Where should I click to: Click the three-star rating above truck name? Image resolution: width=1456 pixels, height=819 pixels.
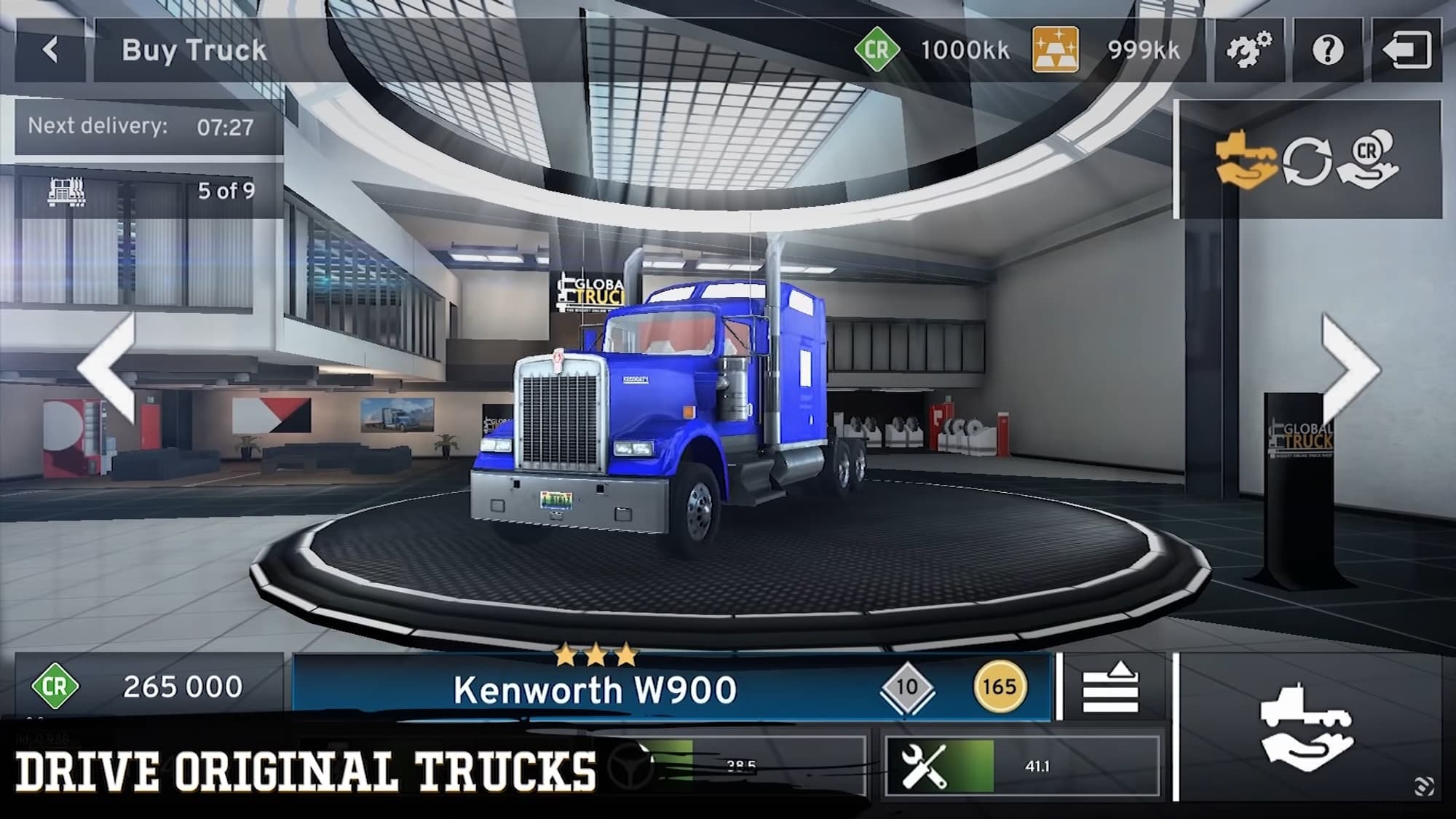point(596,654)
